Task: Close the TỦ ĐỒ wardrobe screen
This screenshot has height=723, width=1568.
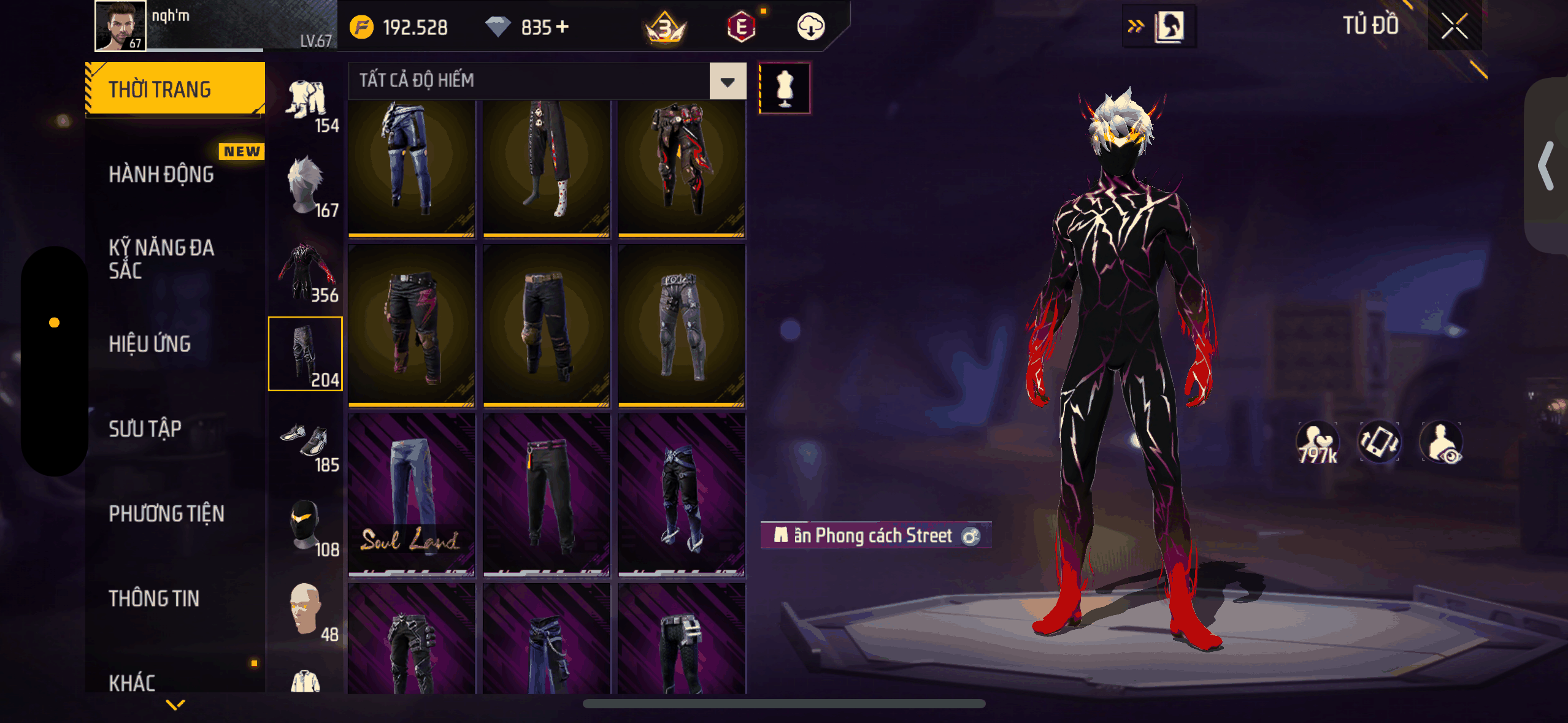Action: [x=1454, y=26]
